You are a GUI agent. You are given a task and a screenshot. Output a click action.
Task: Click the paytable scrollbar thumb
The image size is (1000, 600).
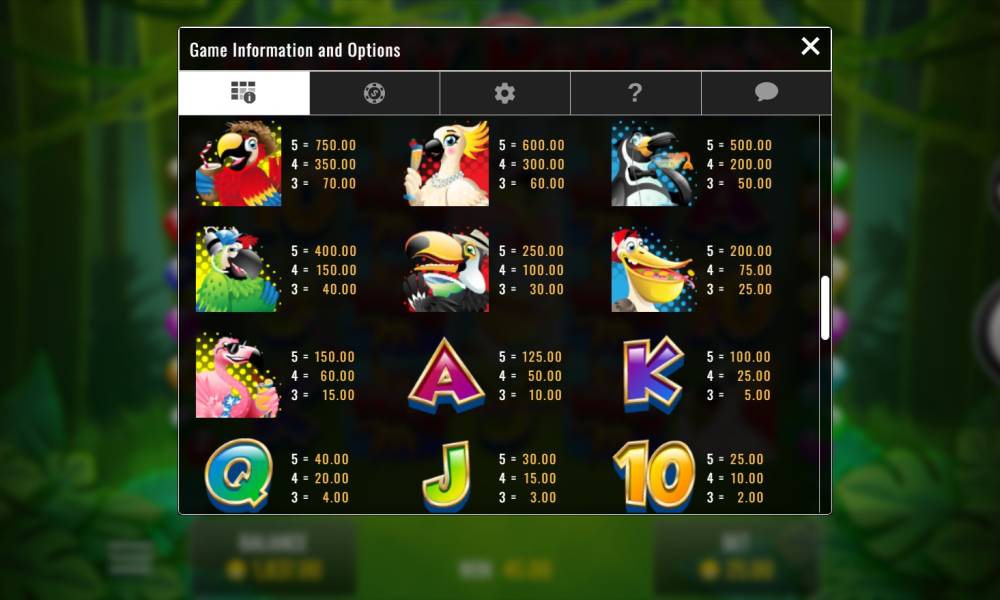[x=825, y=308]
